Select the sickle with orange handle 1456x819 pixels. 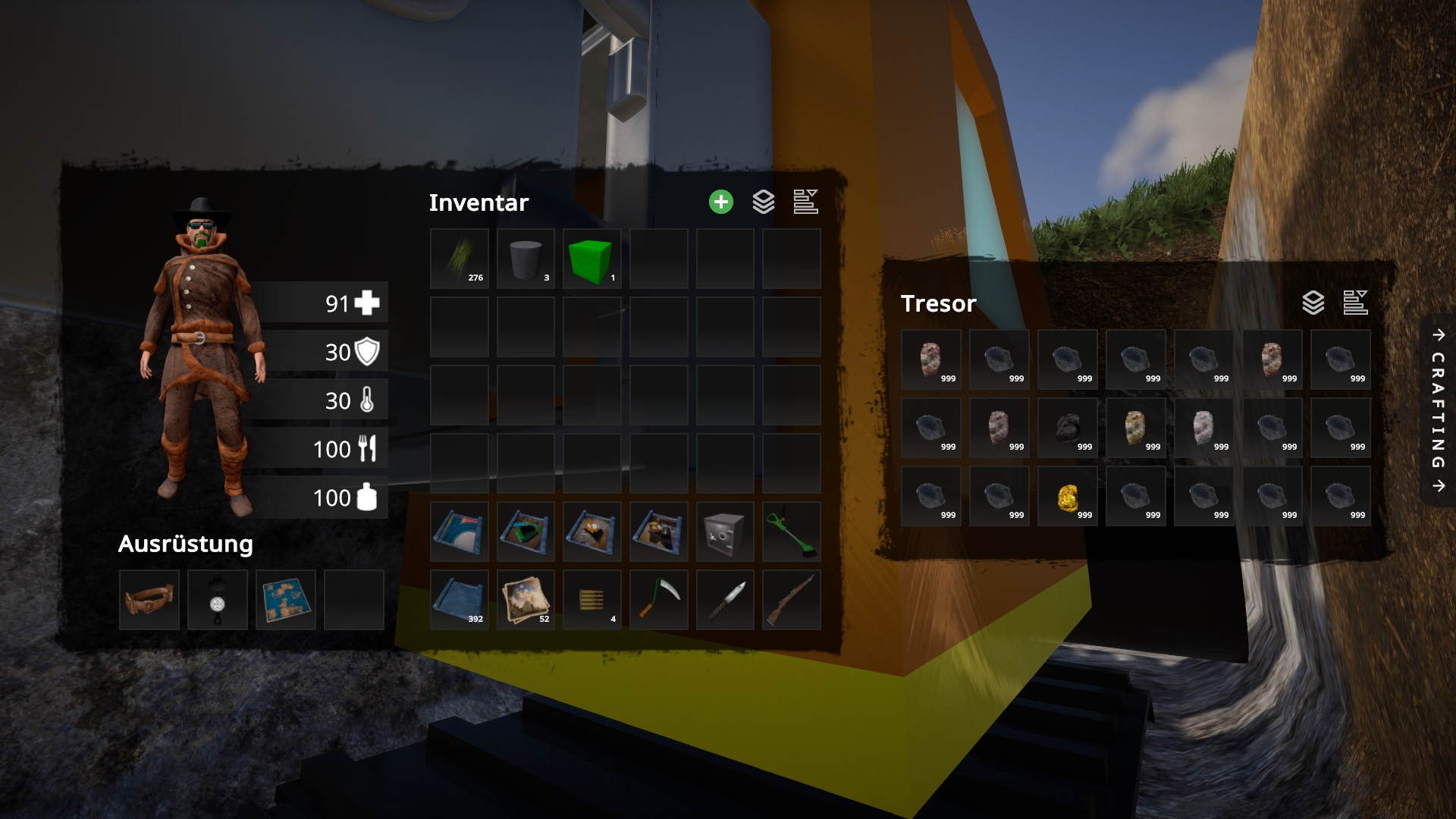658,600
